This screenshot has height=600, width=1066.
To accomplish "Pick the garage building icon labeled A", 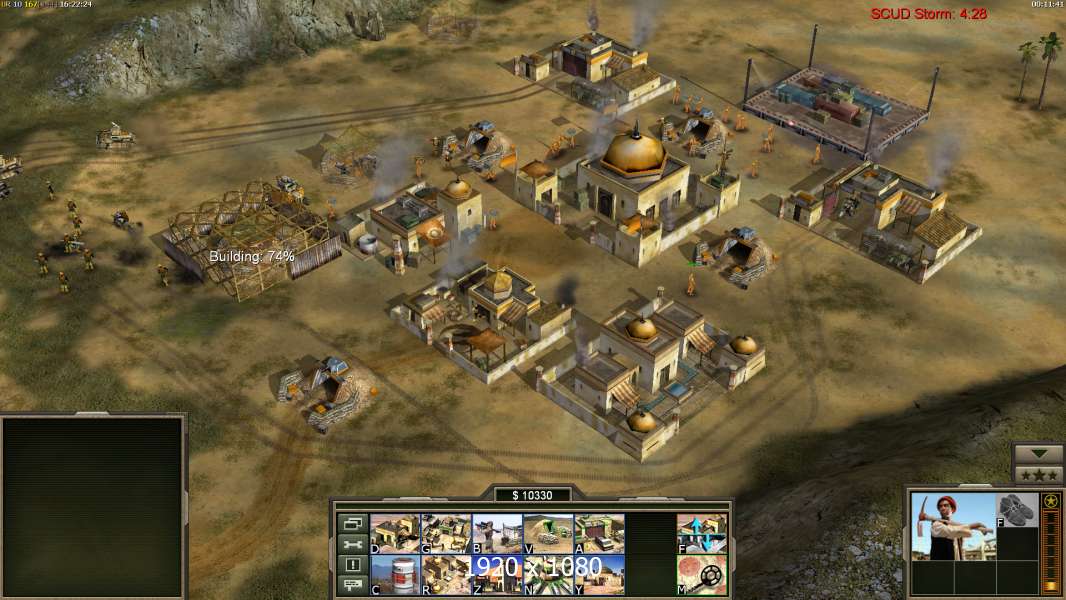I will [x=599, y=534].
